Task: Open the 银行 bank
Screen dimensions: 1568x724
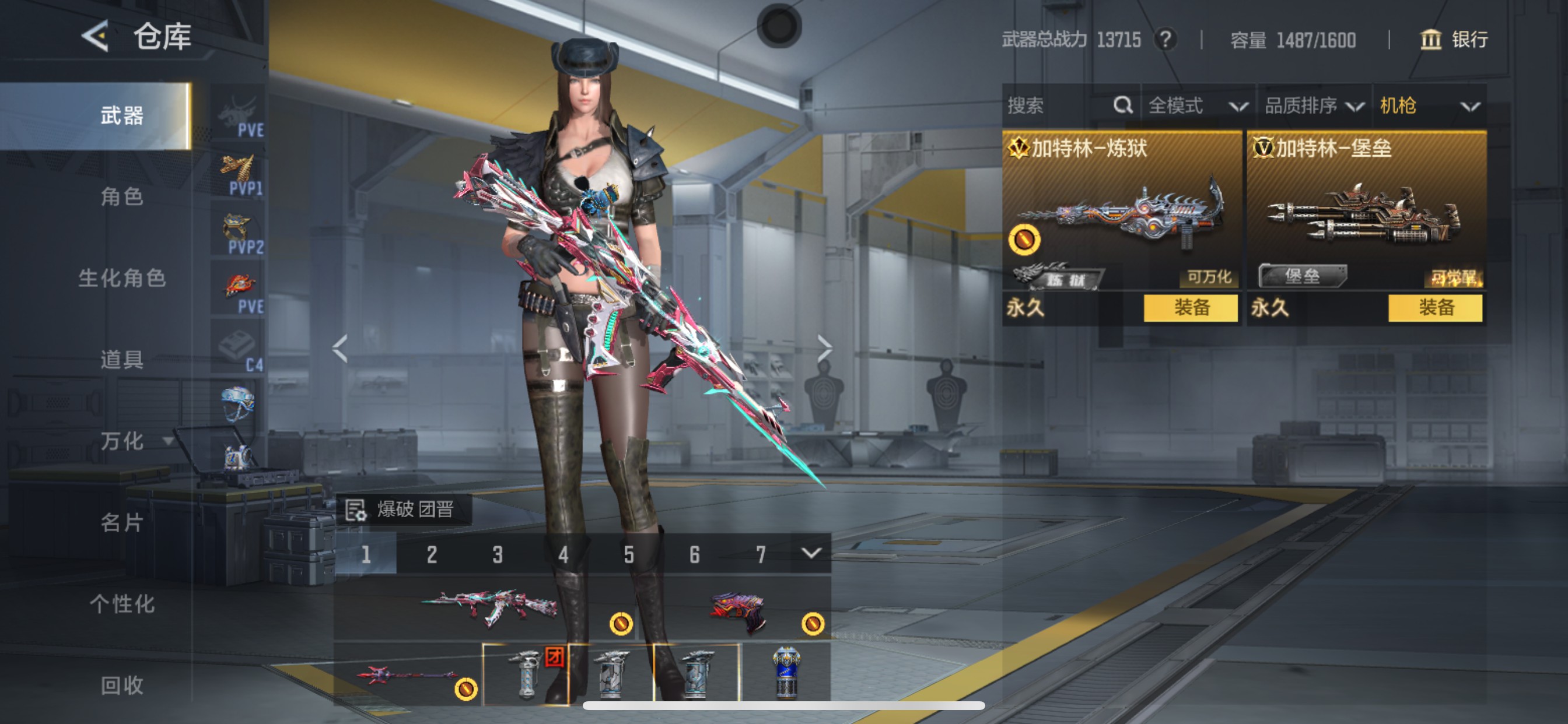Action: pyautogui.click(x=1454, y=40)
